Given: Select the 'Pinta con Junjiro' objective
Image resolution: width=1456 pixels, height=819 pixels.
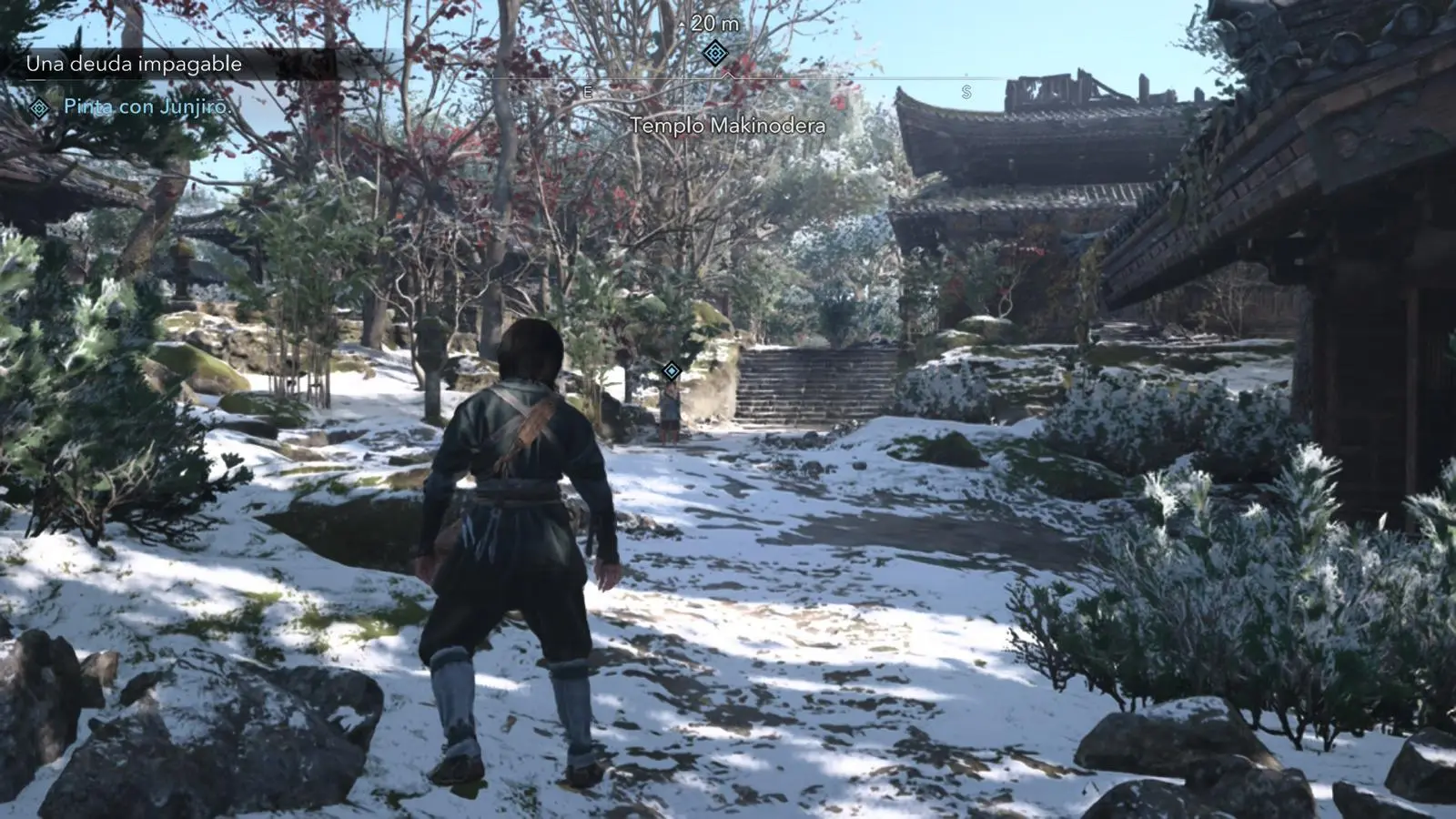Looking at the screenshot, I should [x=147, y=106].
